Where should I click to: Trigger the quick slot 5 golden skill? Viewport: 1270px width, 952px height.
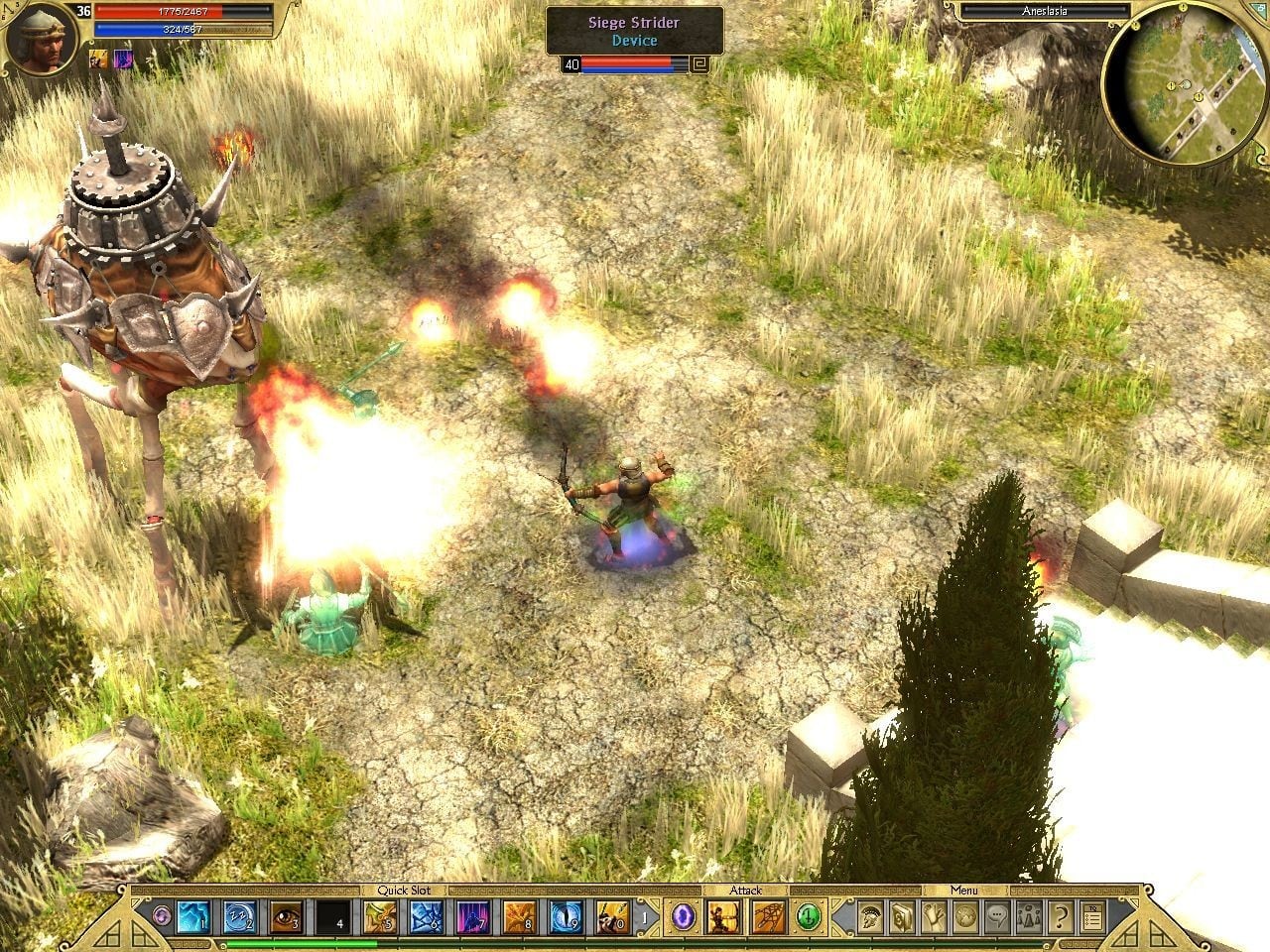pyautogui.click(x=379, y=917)
